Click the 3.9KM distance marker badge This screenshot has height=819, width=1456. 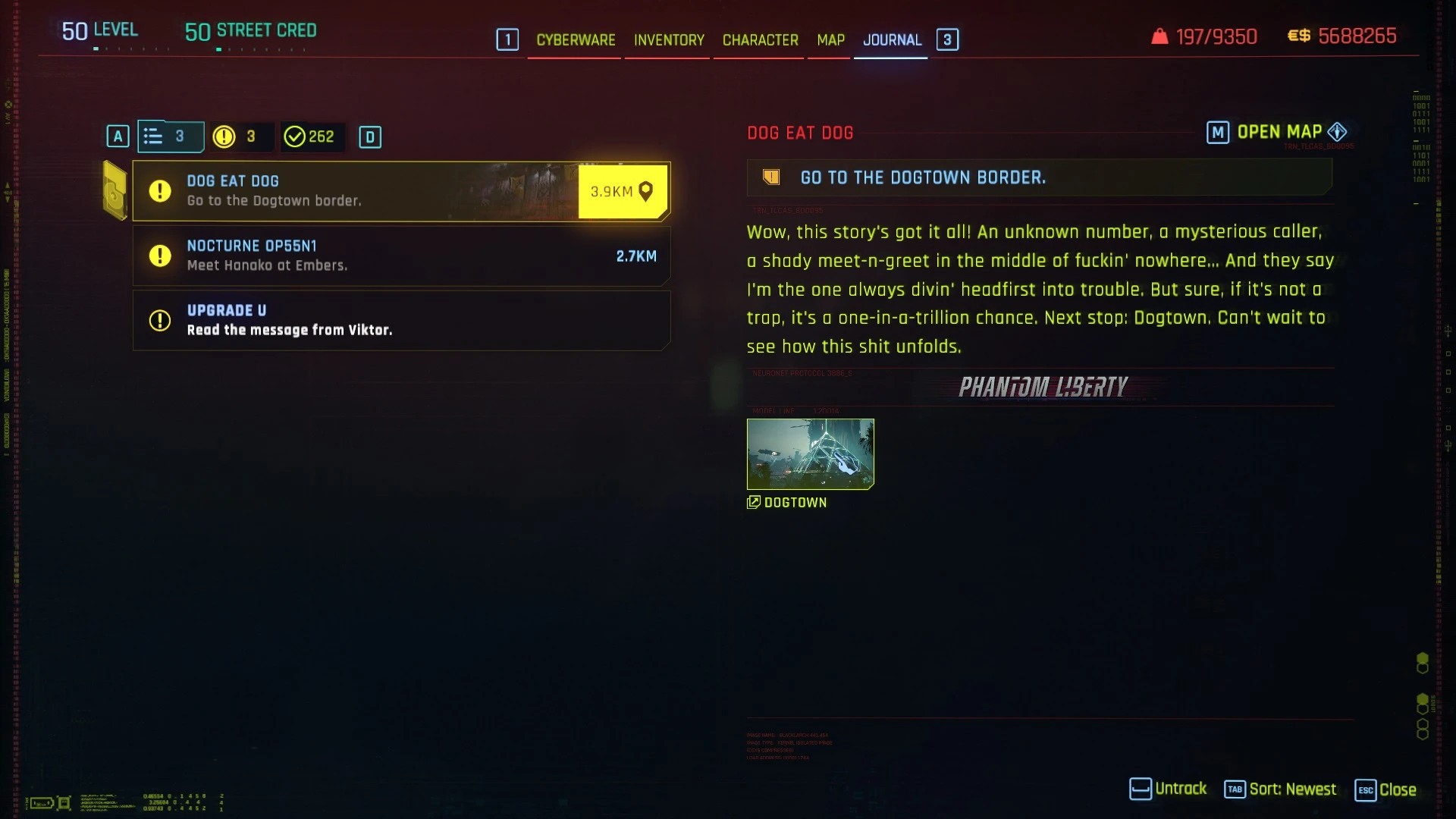point(623,192)
